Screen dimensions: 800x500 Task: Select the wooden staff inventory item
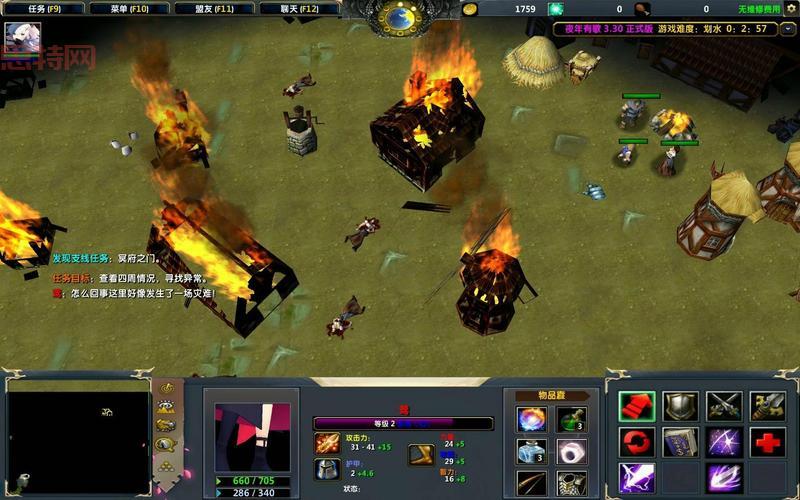coord(531,483)
